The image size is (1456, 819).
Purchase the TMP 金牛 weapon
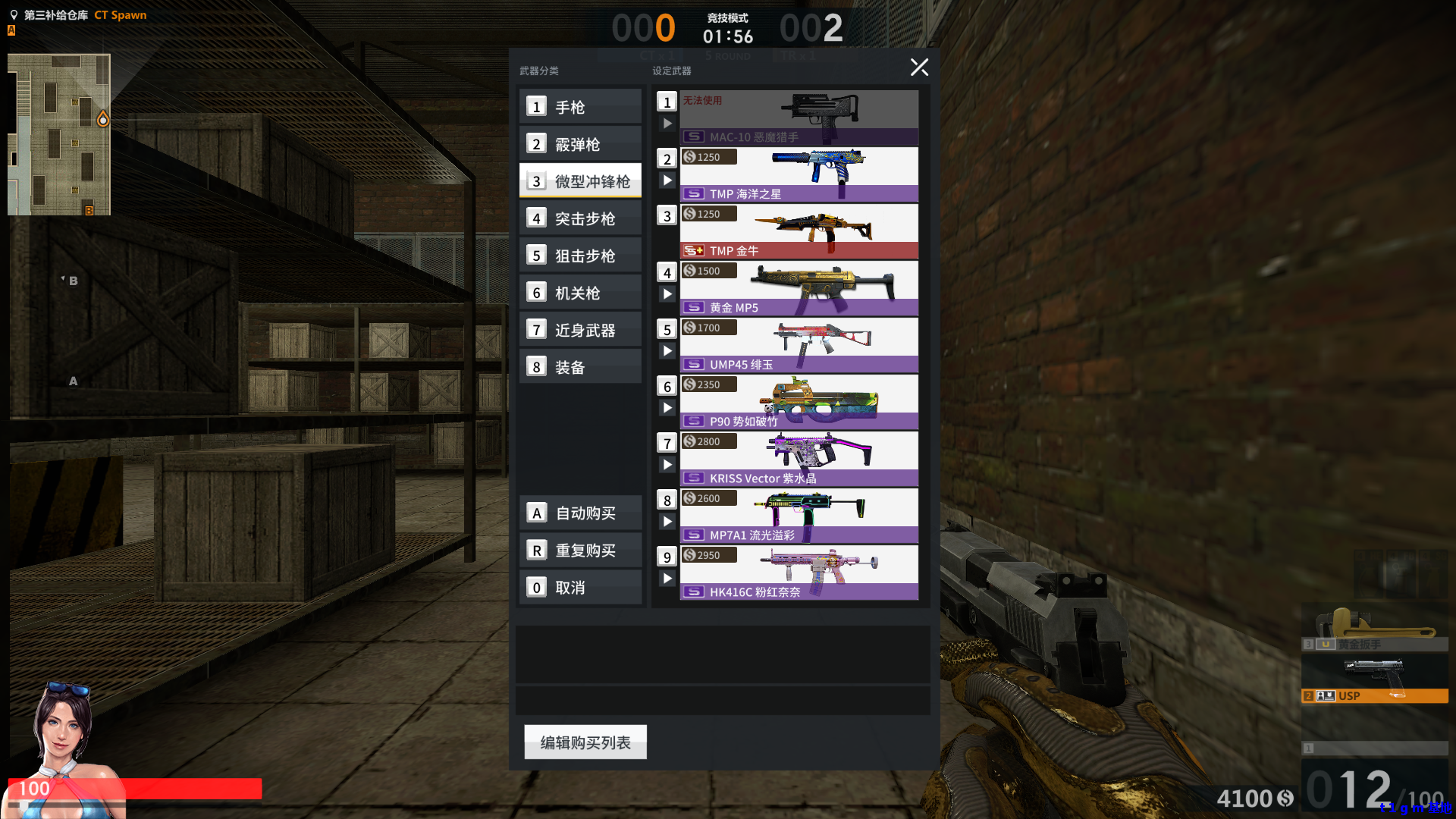799,231
